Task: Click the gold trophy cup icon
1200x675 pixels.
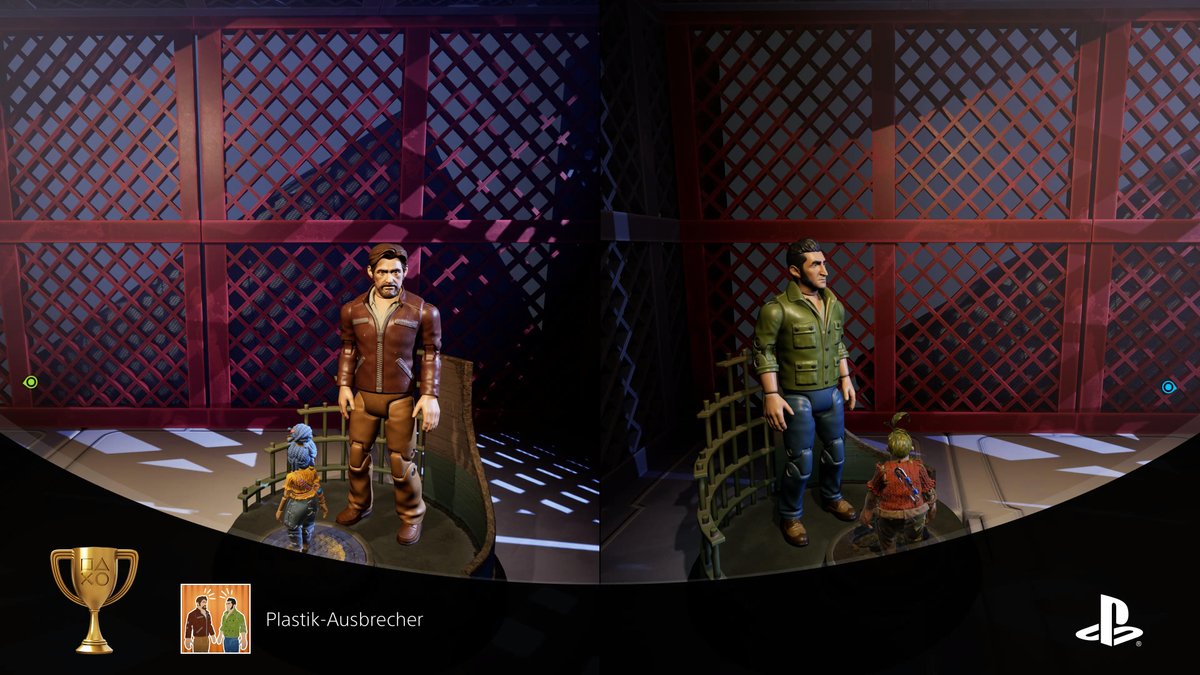Action: pos(94,598)
